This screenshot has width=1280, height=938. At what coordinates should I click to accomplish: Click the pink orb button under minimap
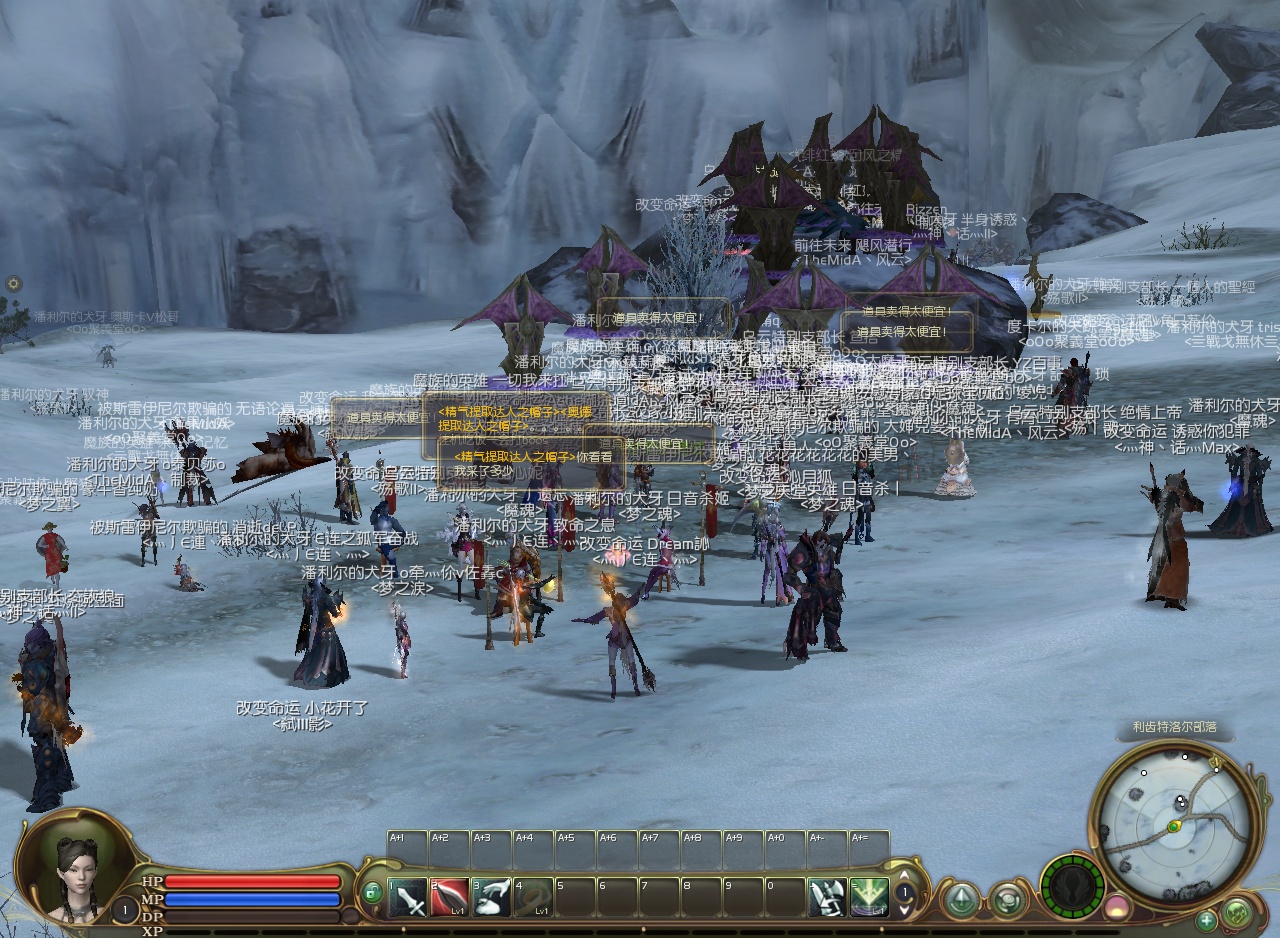tap(1116, 908)
